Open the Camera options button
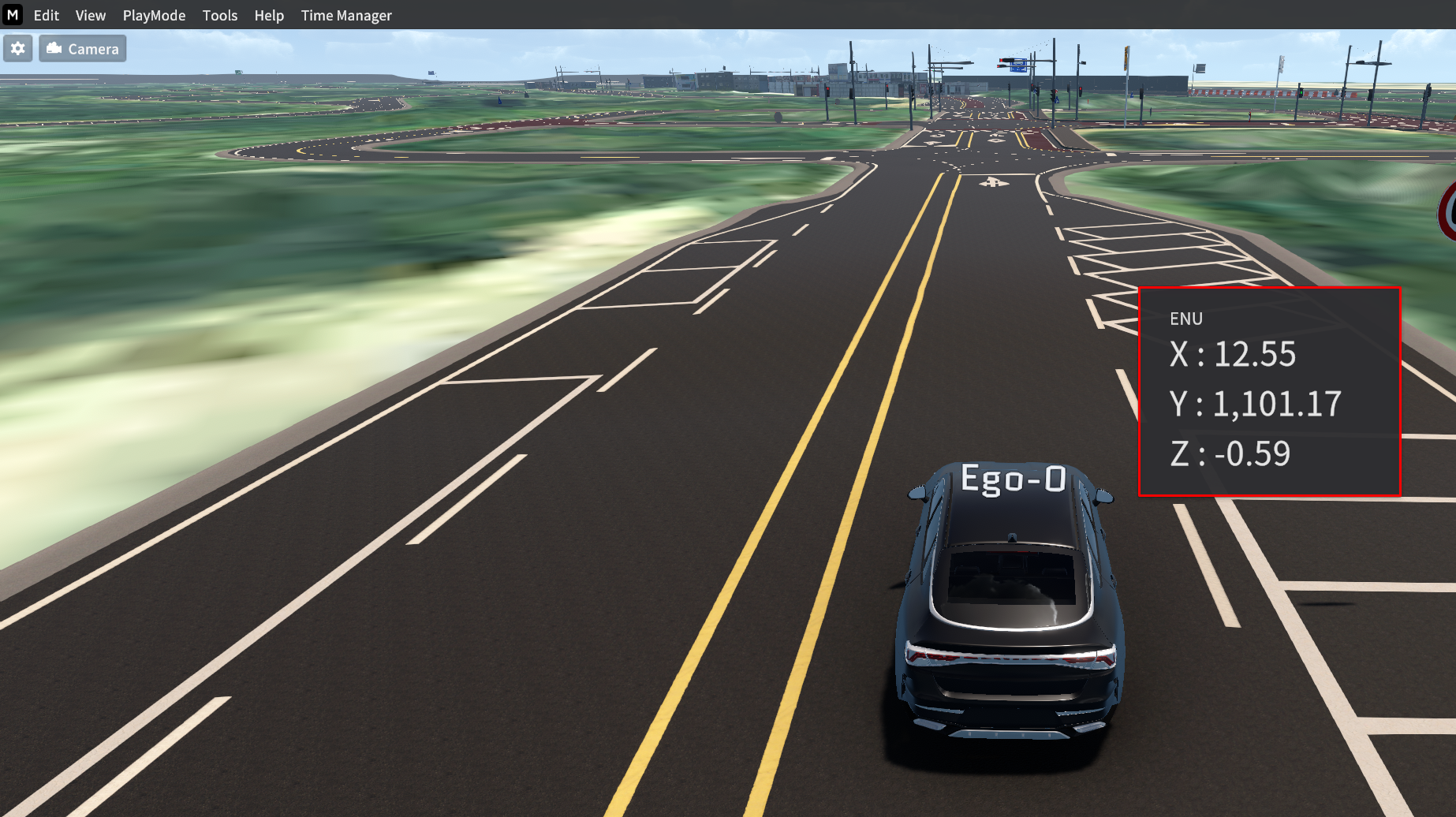 click(x=83, y=49)
